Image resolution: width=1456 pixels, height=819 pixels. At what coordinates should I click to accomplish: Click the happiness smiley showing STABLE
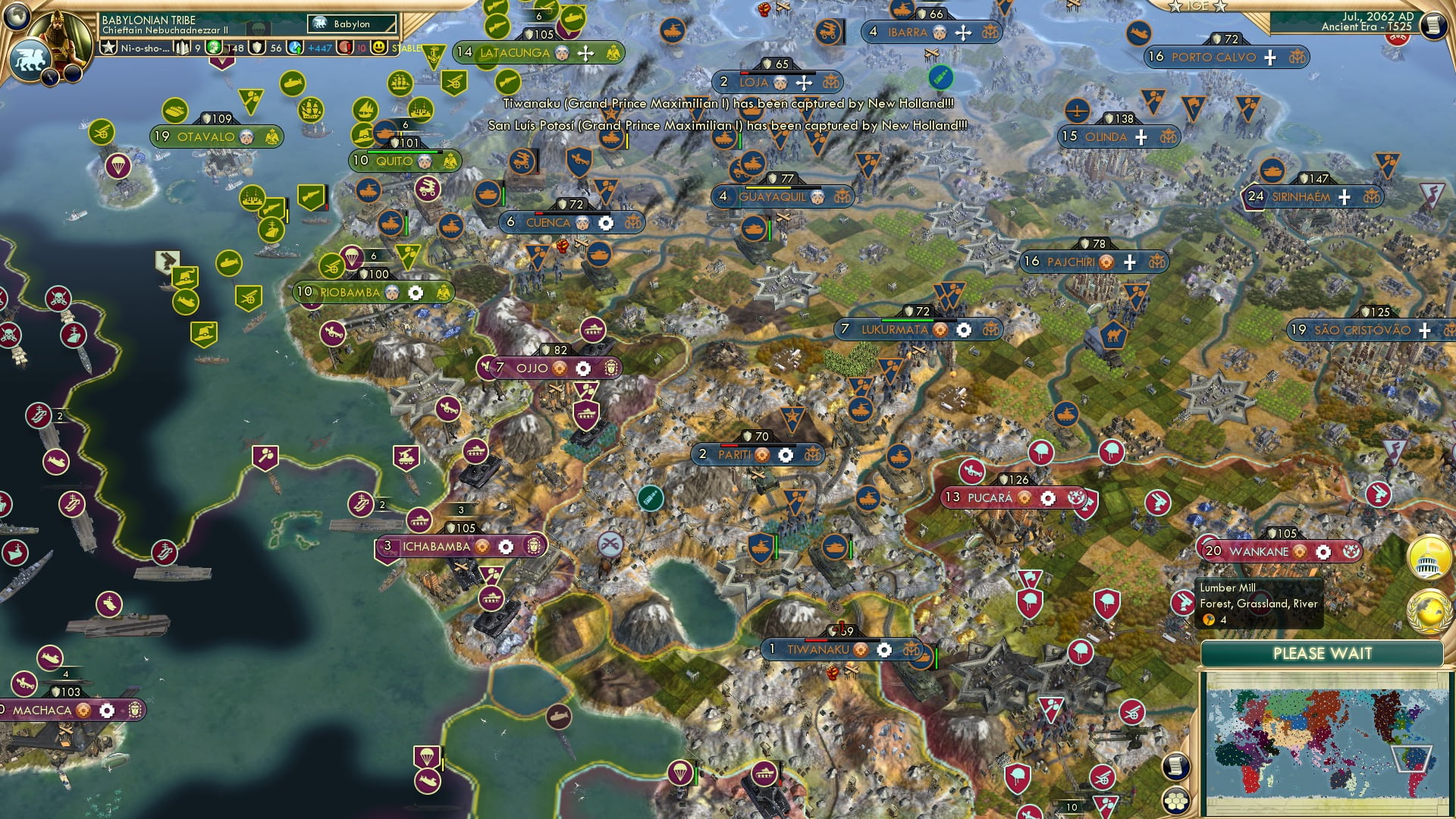378,47
